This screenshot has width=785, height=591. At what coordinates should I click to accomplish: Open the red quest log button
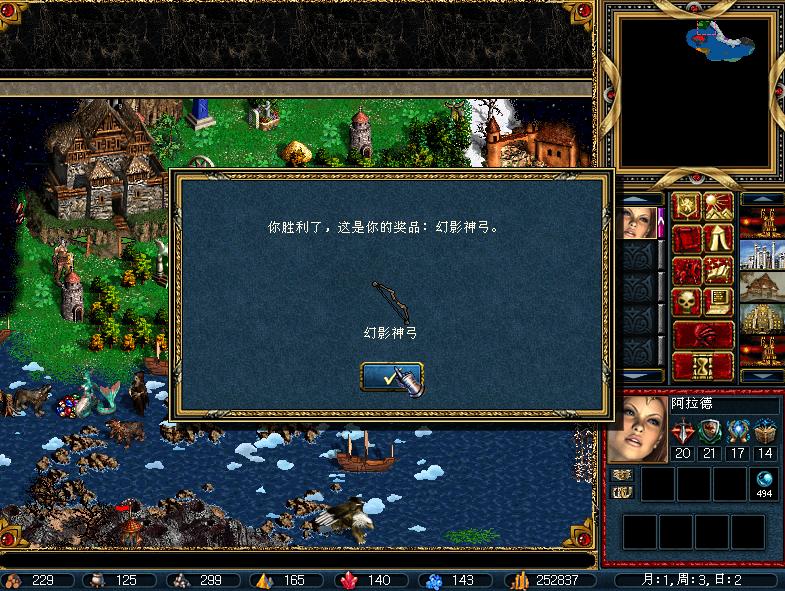[687, 240]
